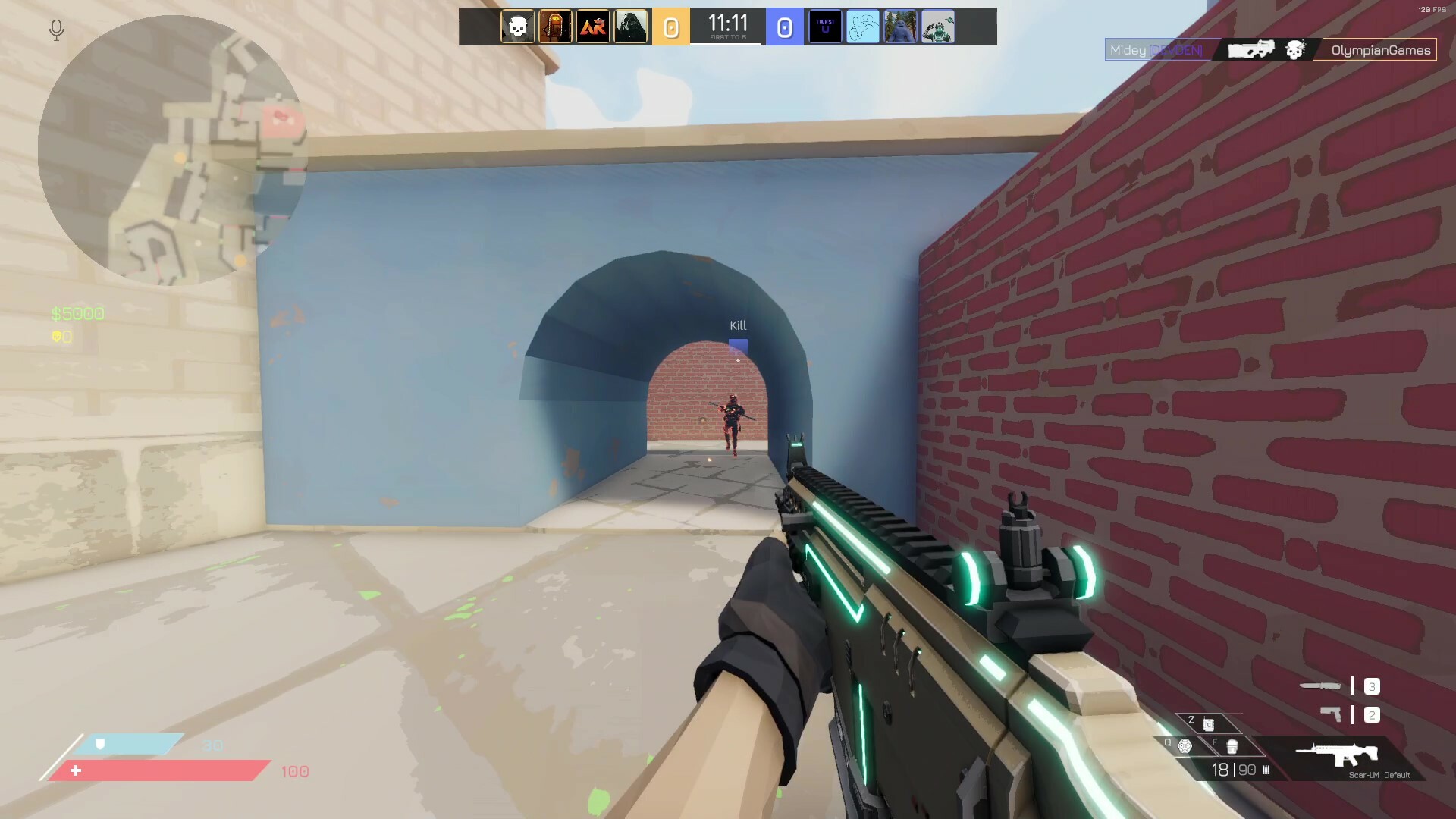Select the yeti player avatar
Screen dimensions: 1456x819
(900, 27)
